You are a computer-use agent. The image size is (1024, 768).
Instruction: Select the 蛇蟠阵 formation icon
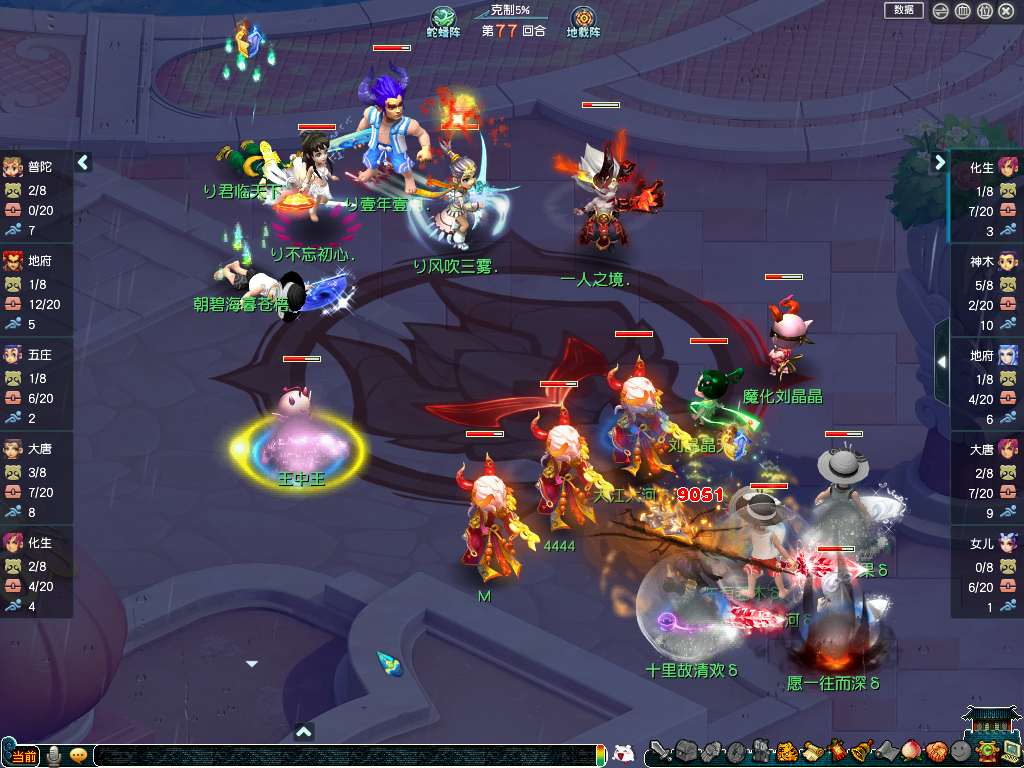(x=443, y=19)
